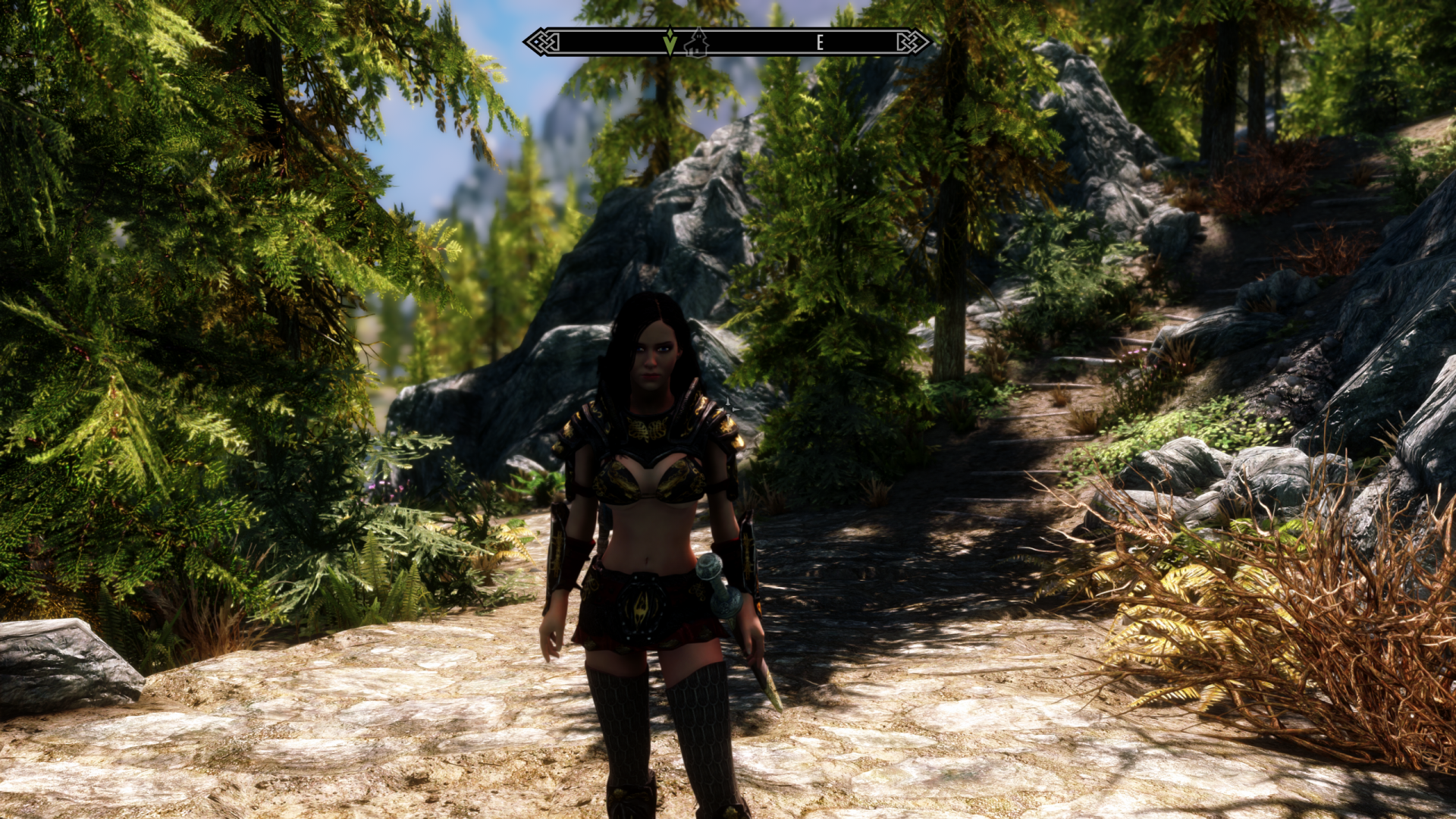
Task: Click the East heading letter on the compass
Action: coord(820,43)
